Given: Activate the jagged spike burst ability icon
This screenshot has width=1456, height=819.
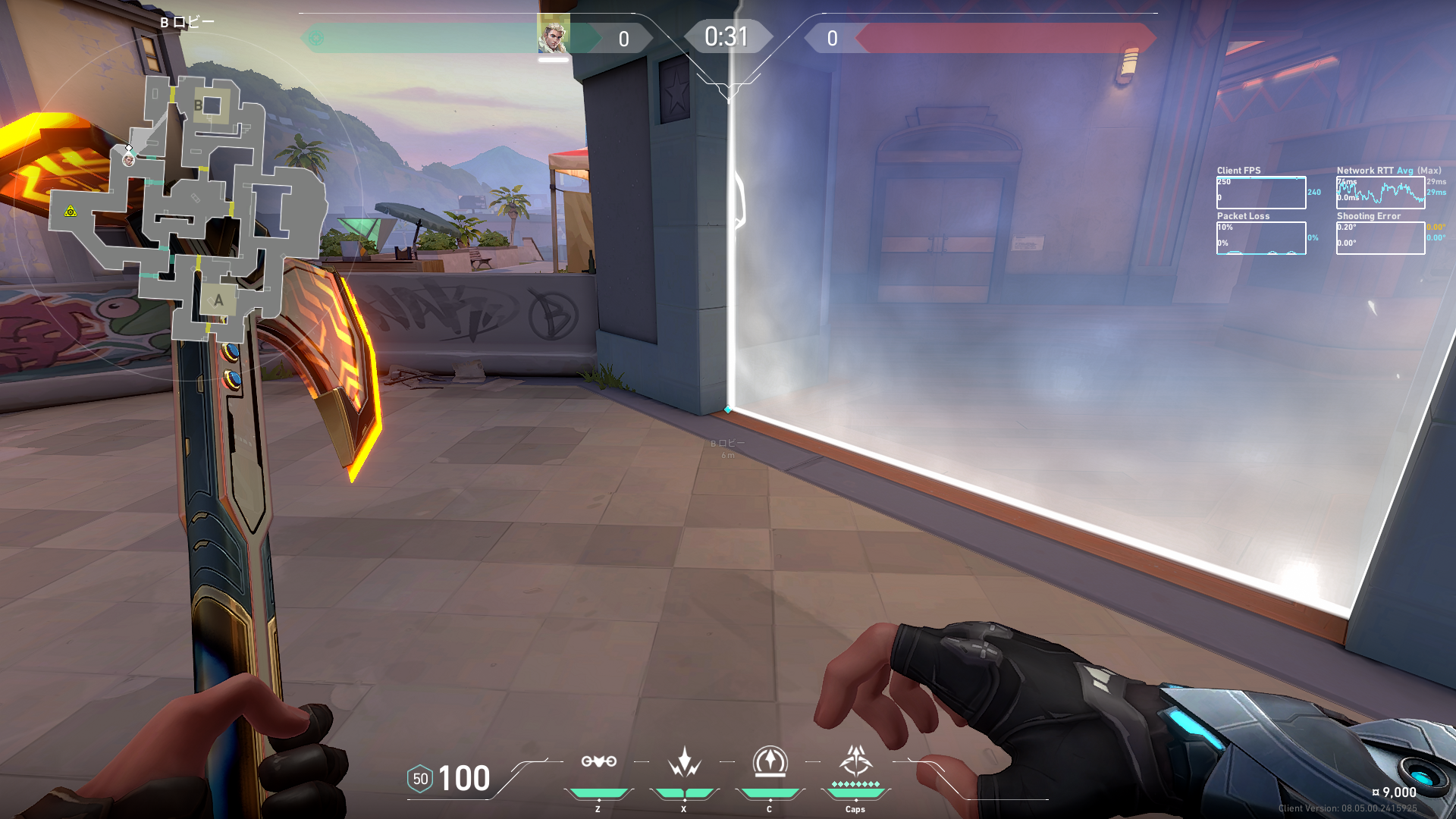Looking at the screenshot, I should [x=684, y=762].
